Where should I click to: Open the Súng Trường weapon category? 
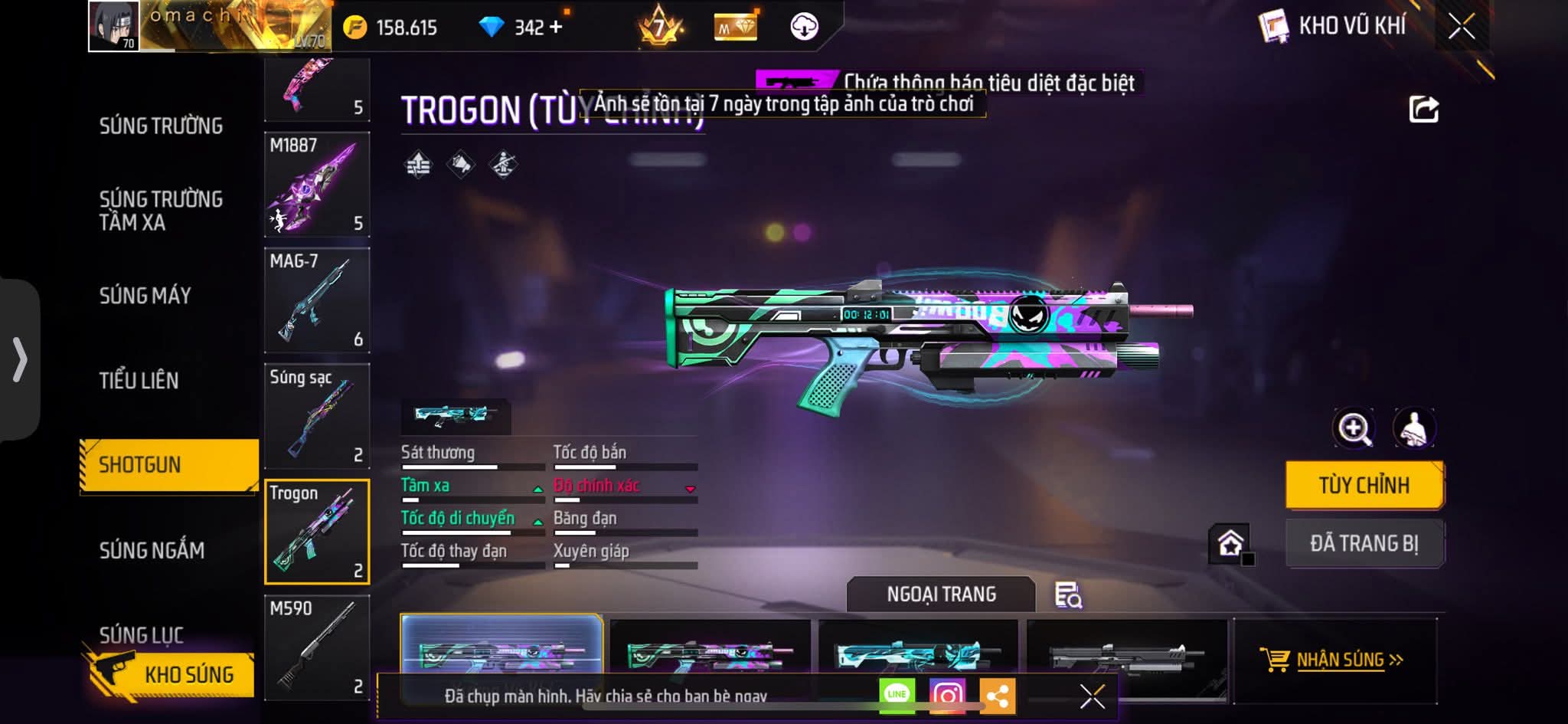click(161, 126)
